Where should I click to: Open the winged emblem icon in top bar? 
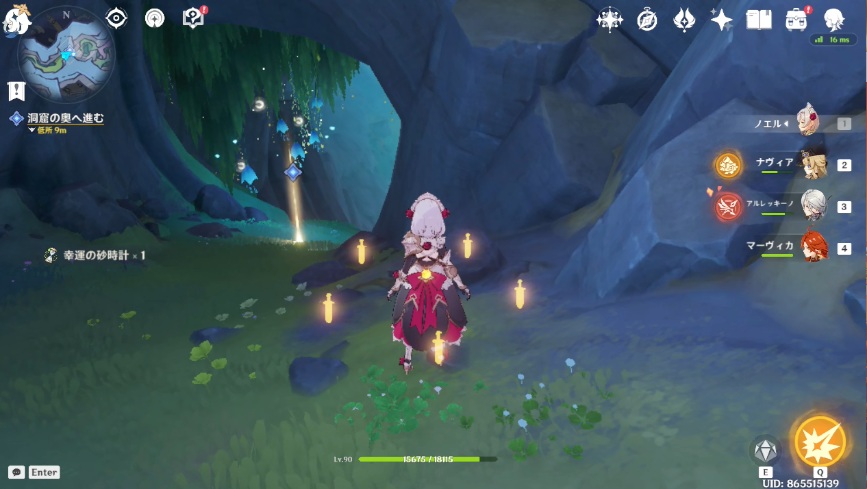(685, 19)
